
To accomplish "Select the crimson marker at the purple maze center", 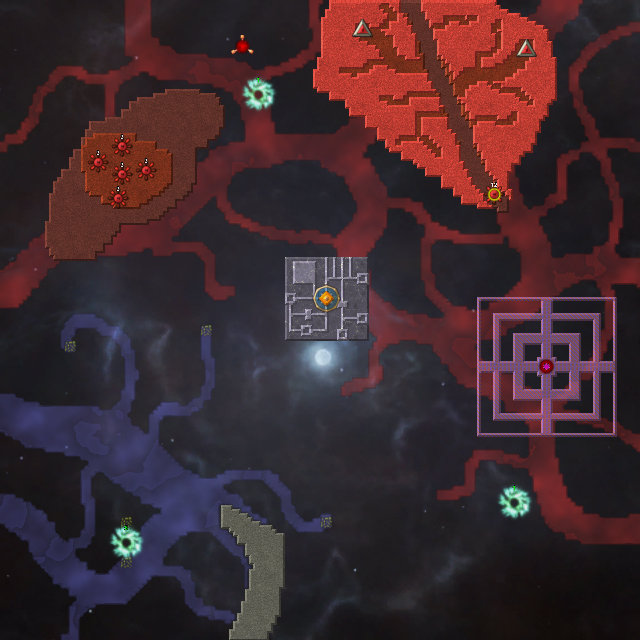I will coord(546,366).
